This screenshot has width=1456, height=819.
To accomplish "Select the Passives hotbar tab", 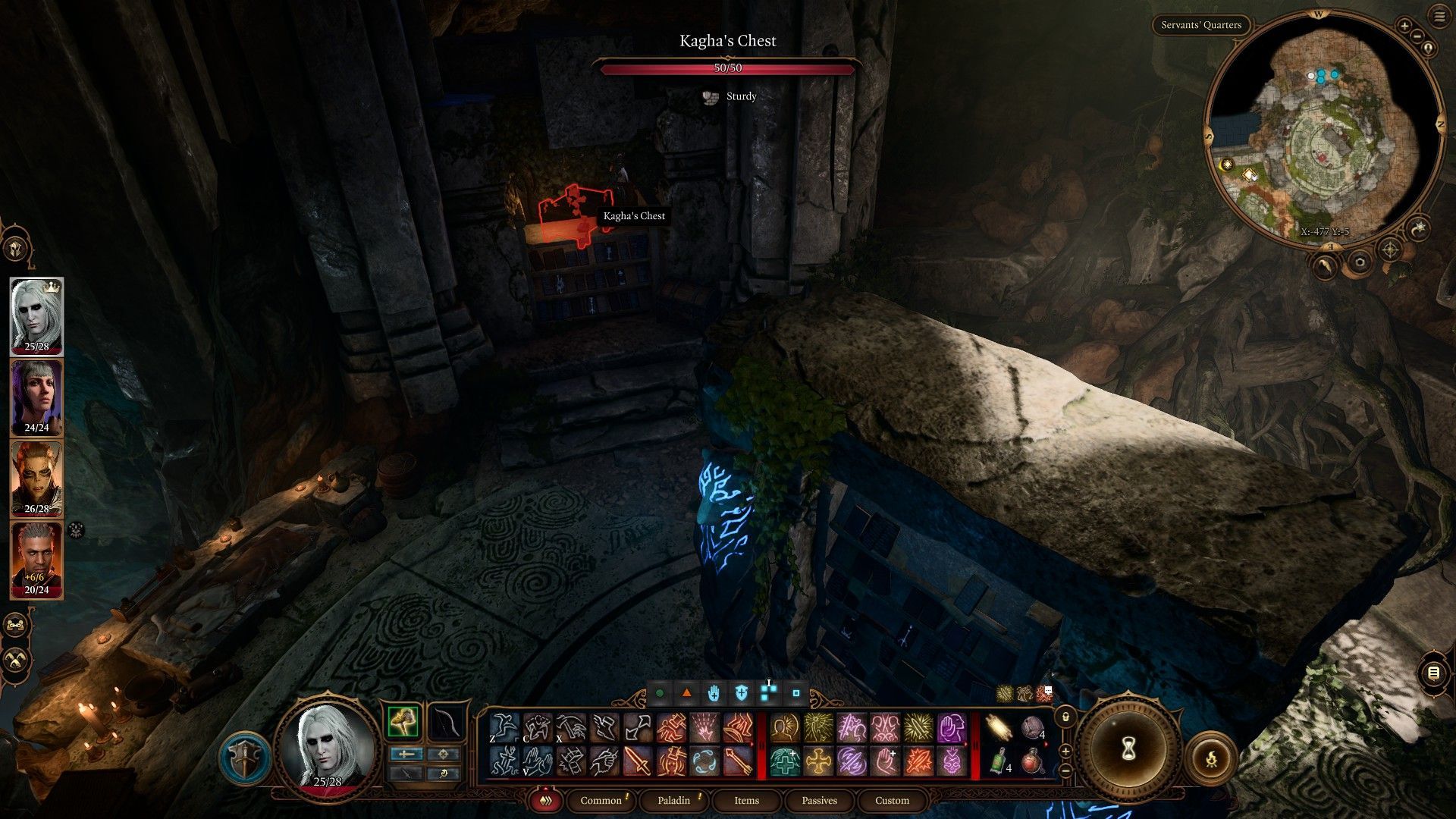I will [x=819, y=800].
